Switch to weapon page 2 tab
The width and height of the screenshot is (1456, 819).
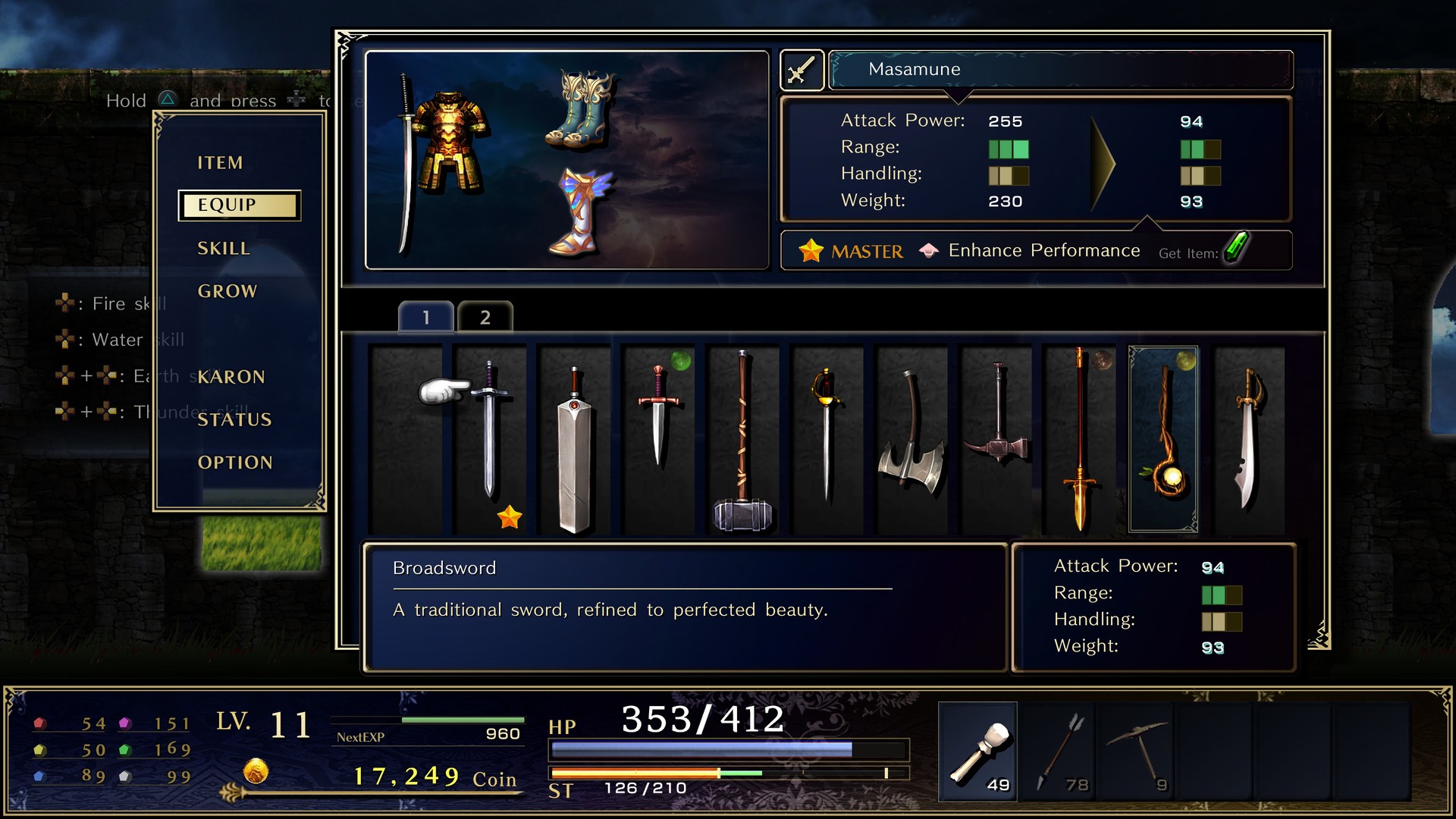[485, 317]
